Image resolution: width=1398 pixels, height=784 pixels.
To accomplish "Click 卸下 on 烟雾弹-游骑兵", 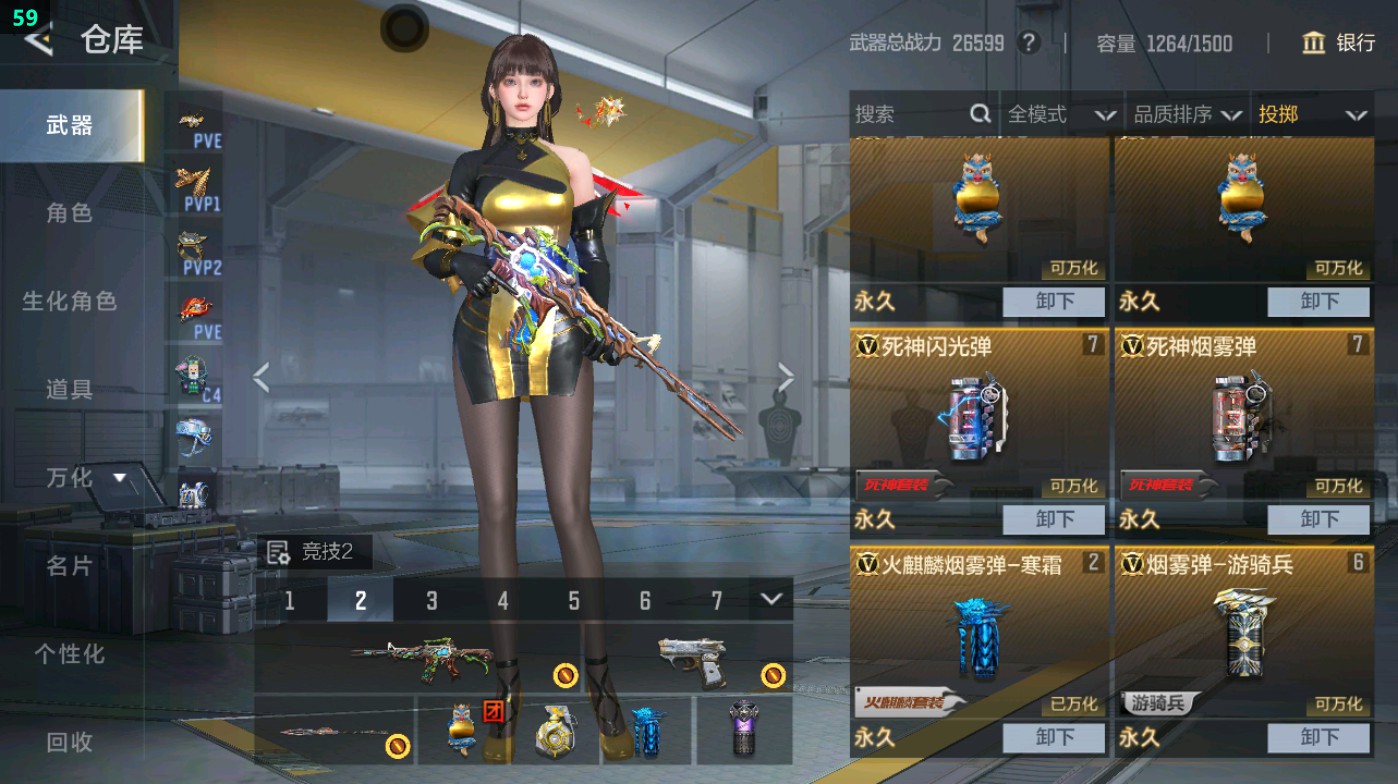I will click(1318, 737).
